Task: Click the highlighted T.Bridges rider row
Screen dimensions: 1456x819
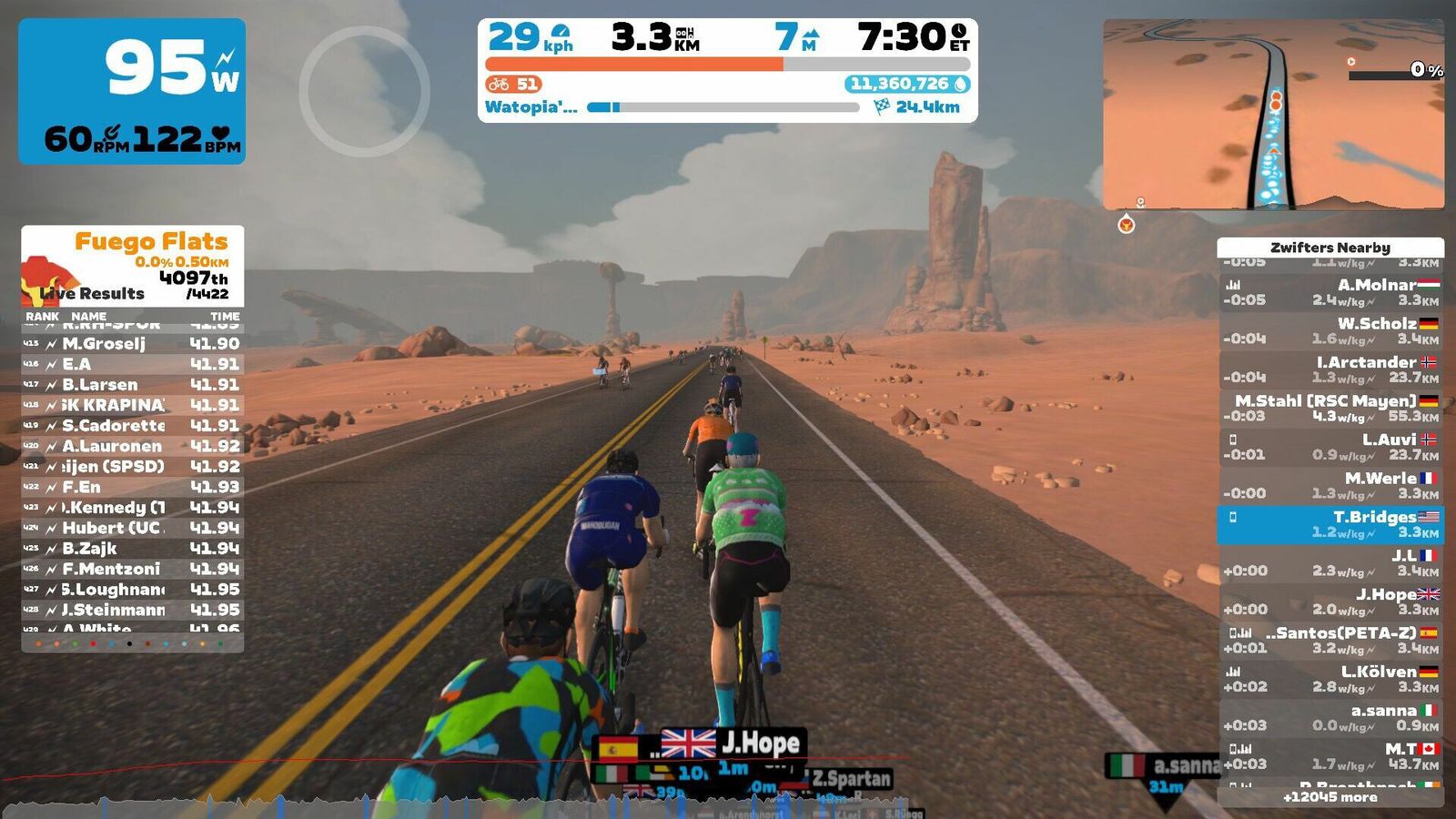Action: (1330, 524)
